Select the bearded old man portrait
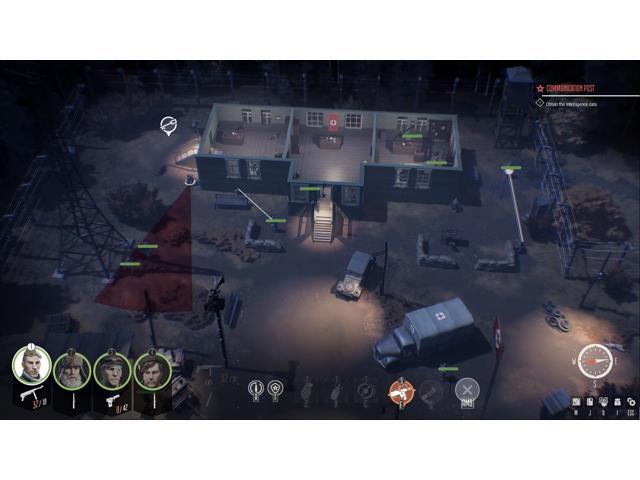 click(x=72, y=370)
